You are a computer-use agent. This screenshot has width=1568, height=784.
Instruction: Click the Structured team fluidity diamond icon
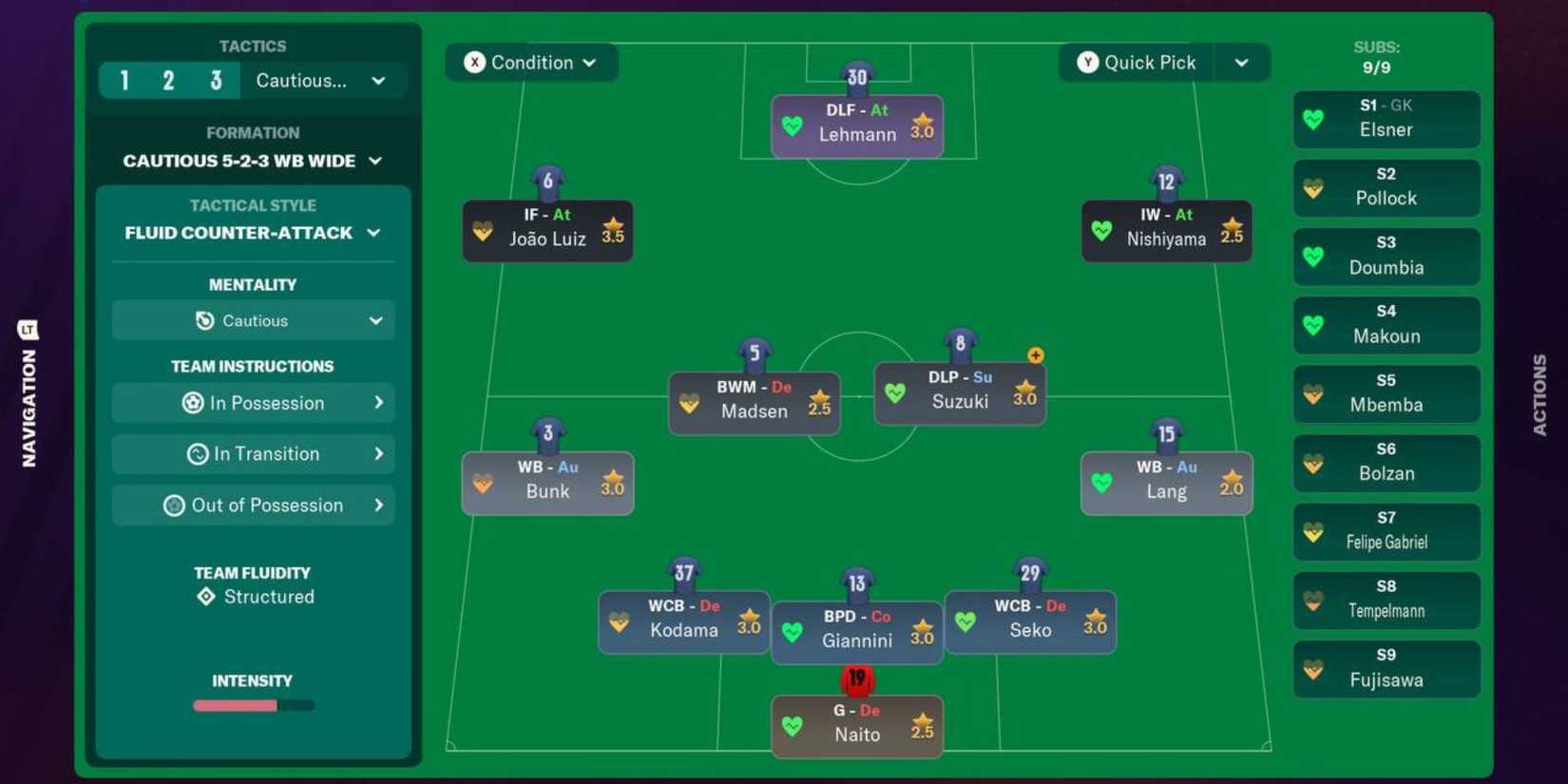205,596
